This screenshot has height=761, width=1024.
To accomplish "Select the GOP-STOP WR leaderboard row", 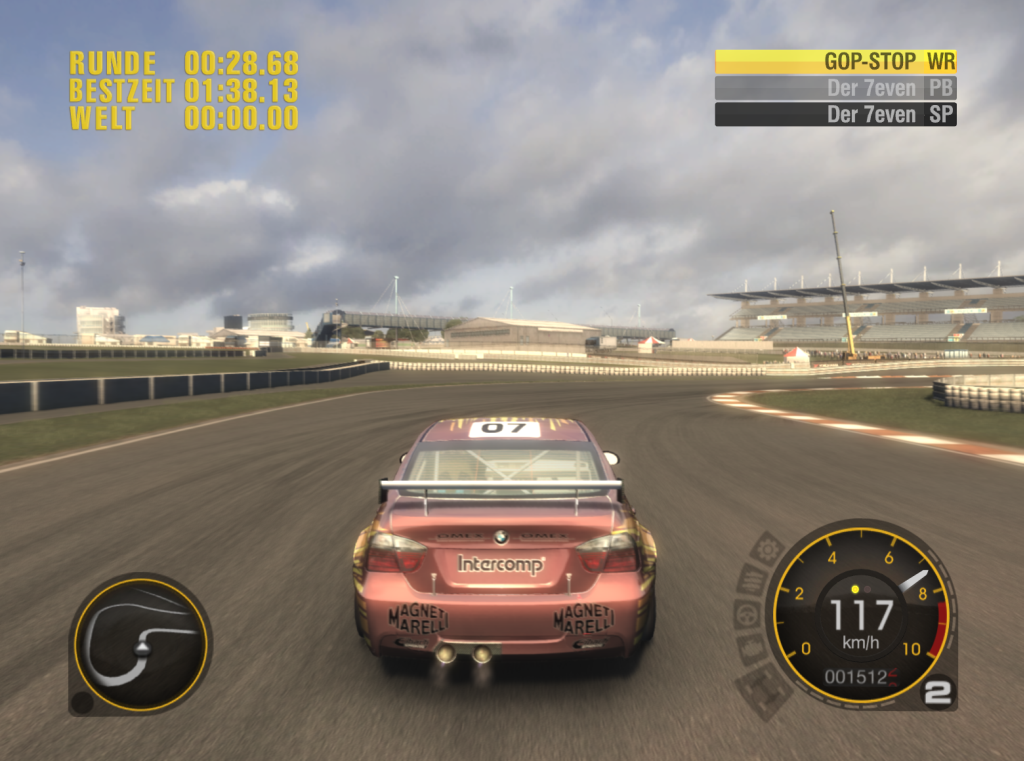I will tap(835, 61).
